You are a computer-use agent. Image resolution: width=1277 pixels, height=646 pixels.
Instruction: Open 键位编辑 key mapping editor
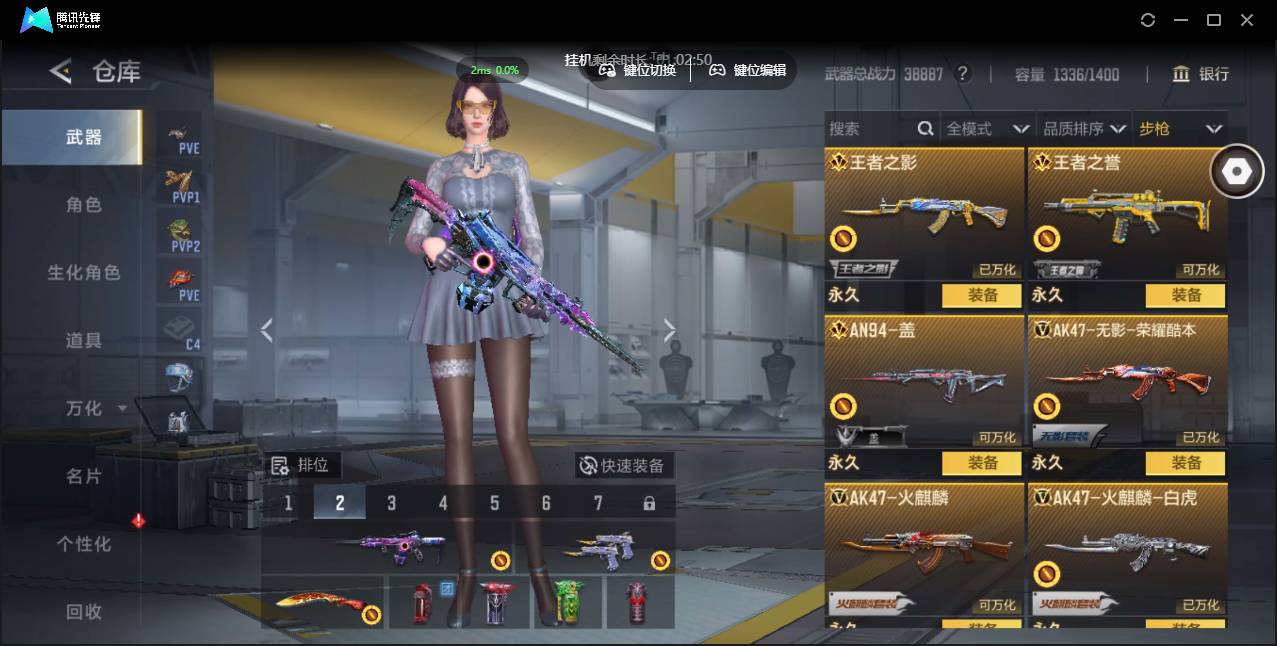coord(748,70)
